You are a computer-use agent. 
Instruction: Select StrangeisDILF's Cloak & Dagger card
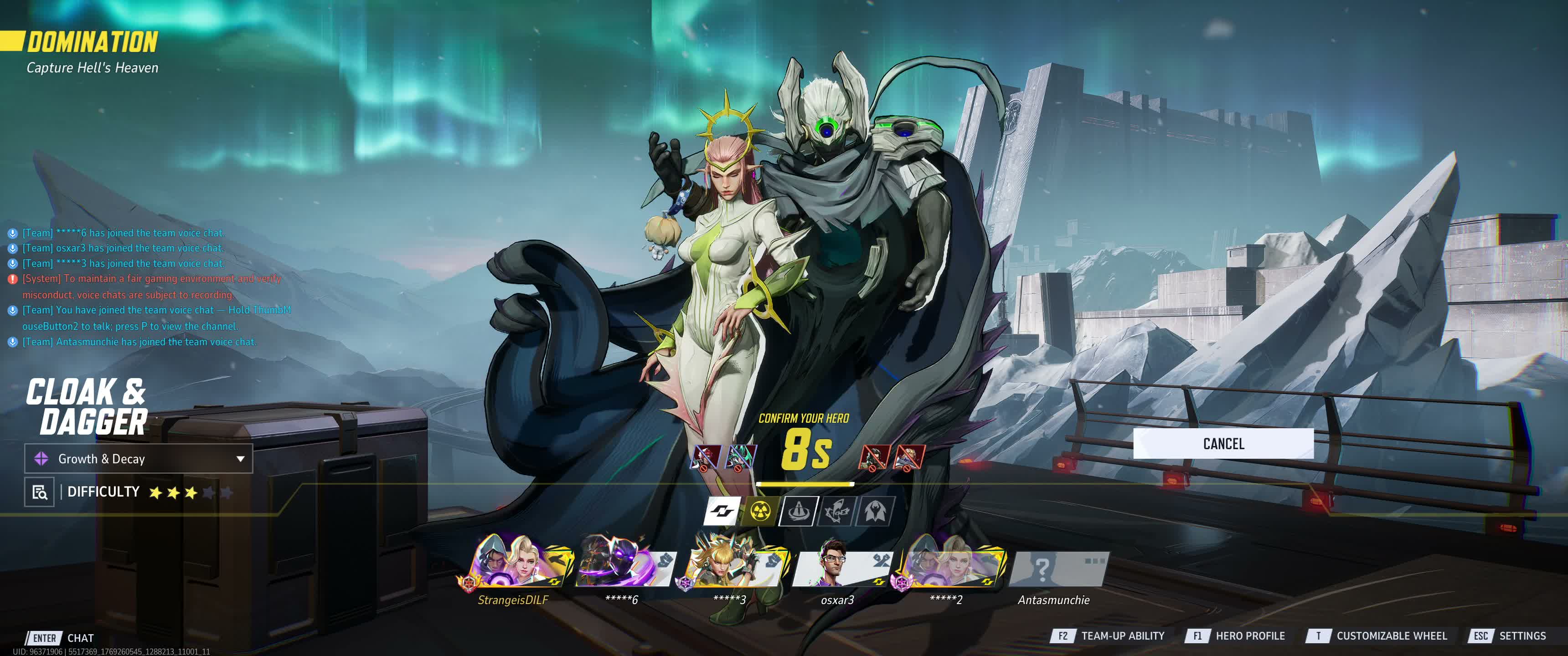pyautogui.click(x=521, y=561)
